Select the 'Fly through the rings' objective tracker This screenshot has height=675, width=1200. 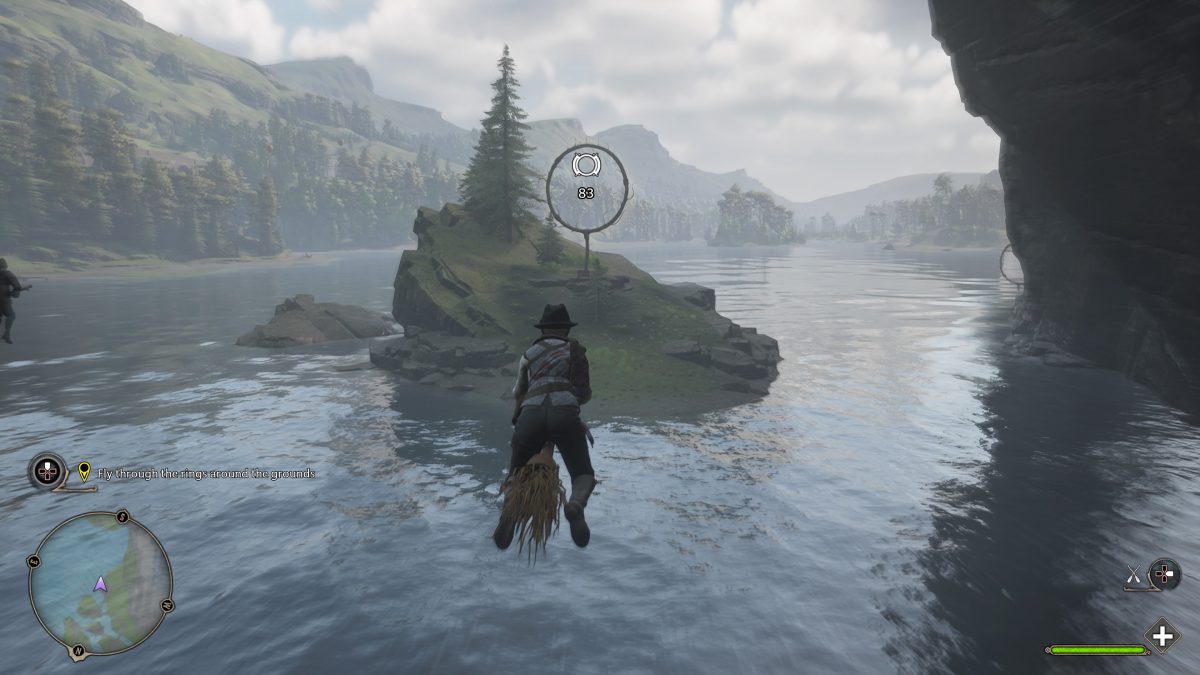click(206, 473)
